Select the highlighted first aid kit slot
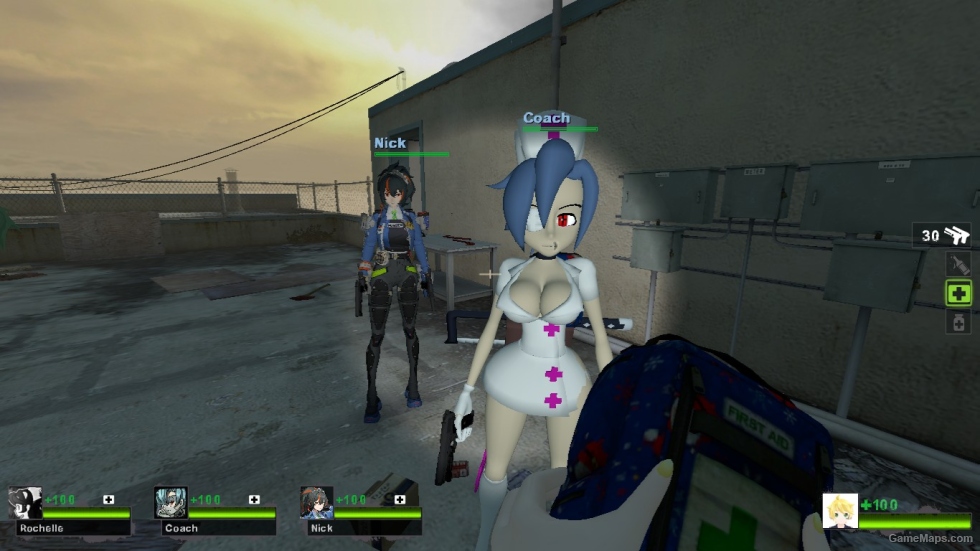Viewport: 980px width, 551px height. click(959, 293)
